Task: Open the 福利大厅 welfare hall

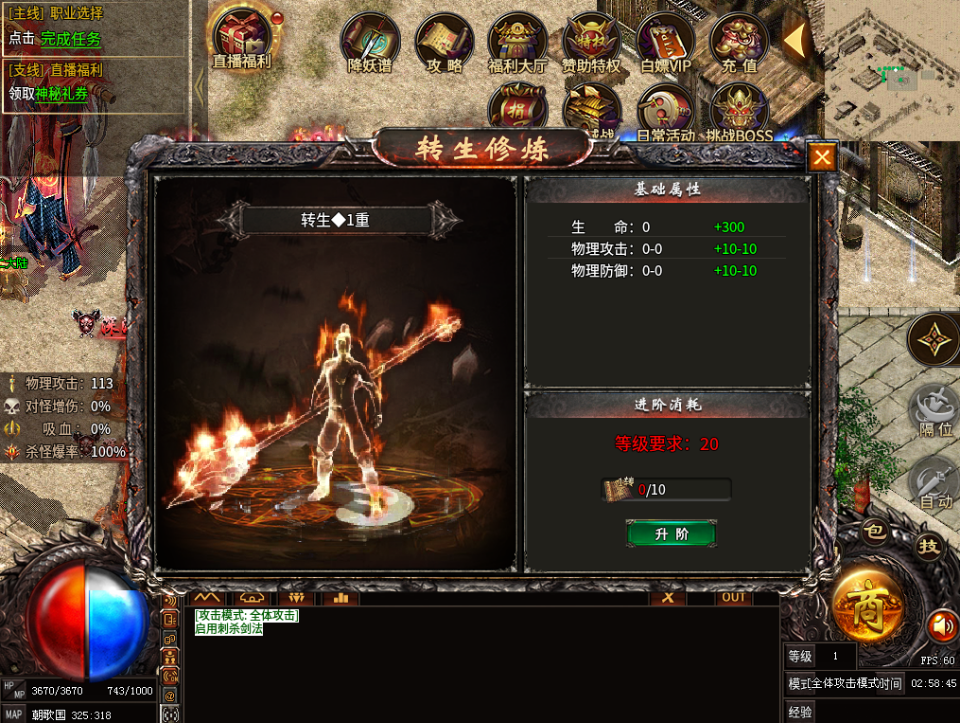Action: click(518, 41)
